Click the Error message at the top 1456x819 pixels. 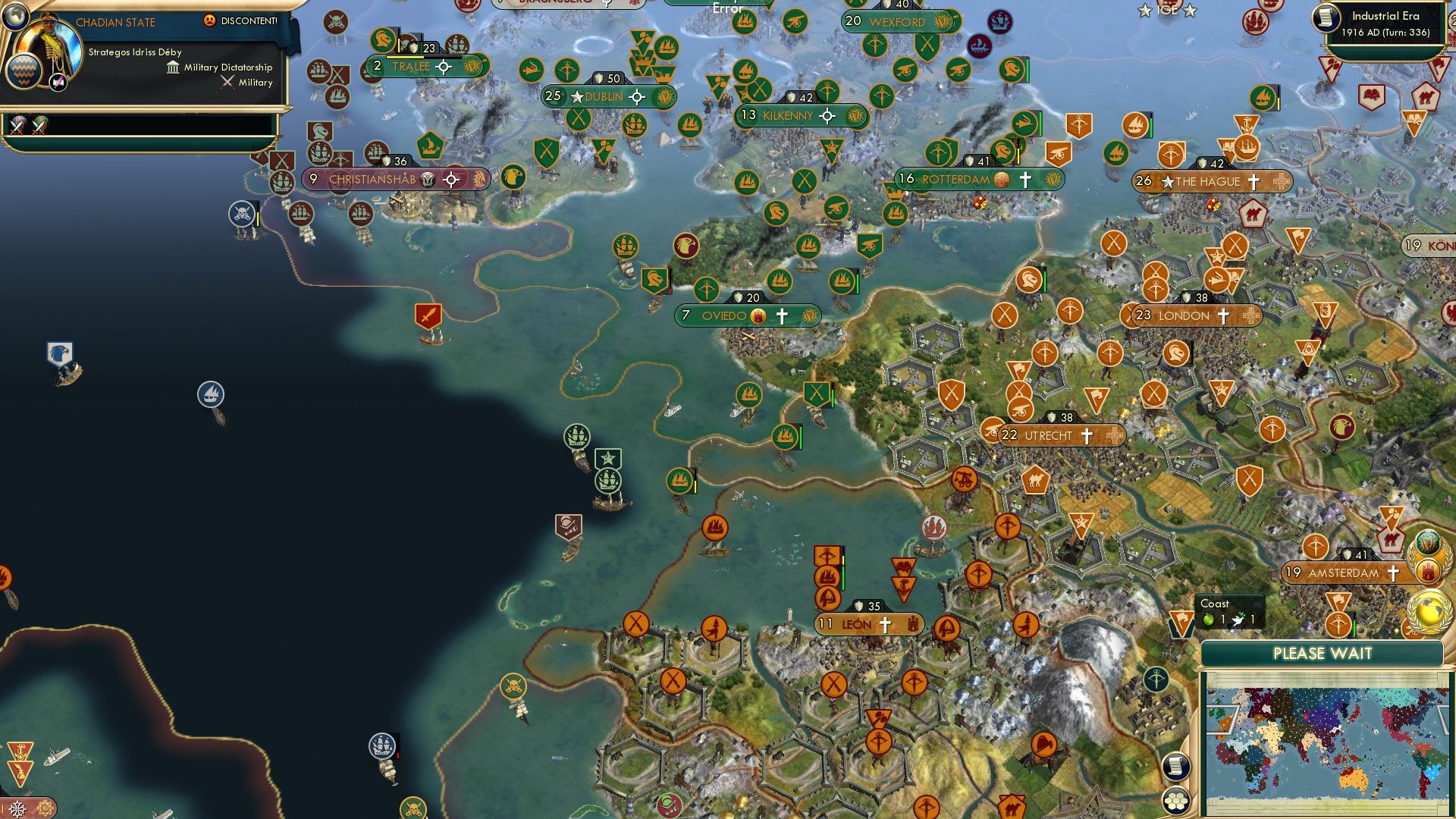[x=726, y=8]
